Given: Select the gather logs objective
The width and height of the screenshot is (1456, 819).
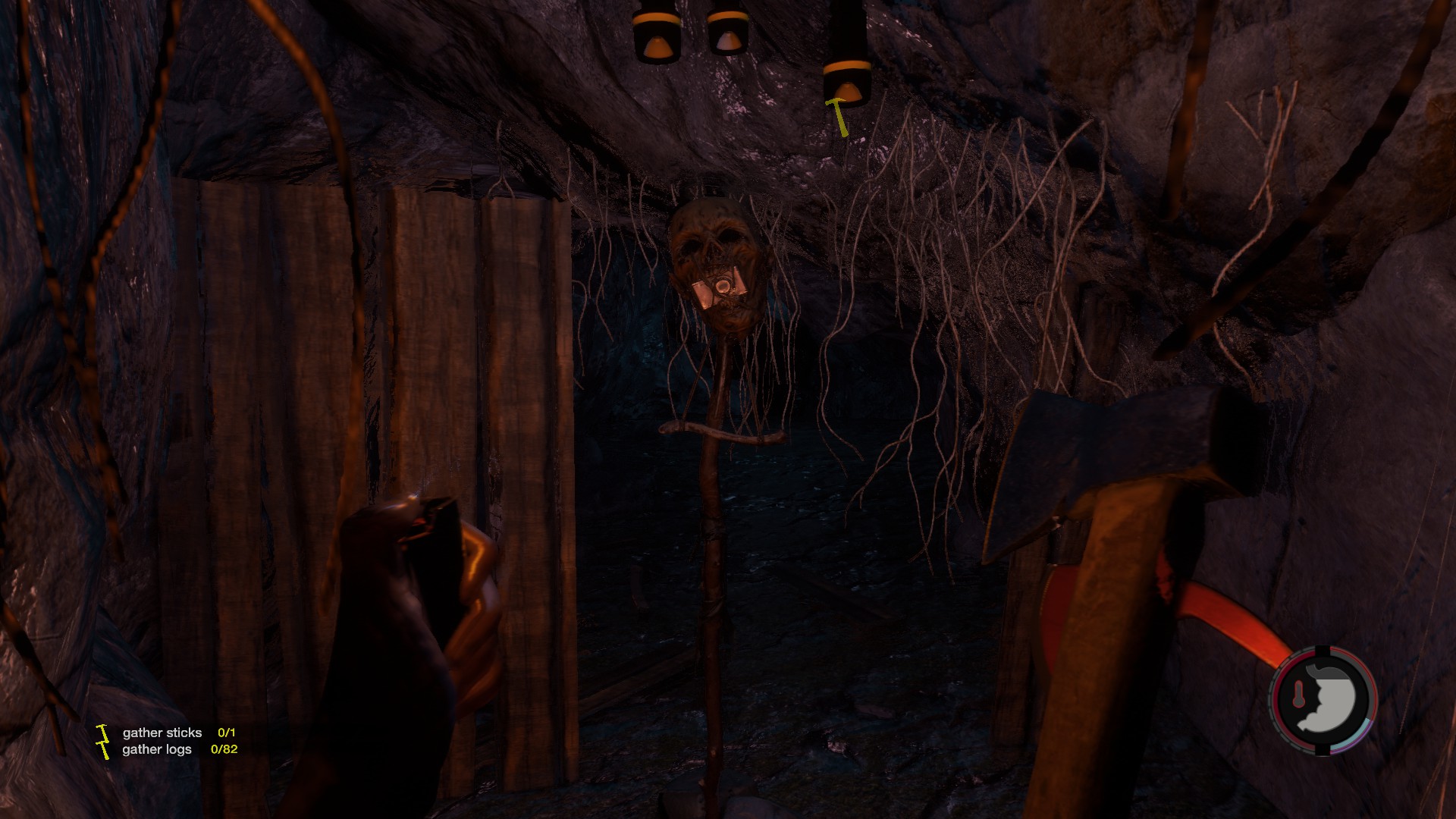Looking at the screenshot, I should pyautogui.click(x=157, y=749).
